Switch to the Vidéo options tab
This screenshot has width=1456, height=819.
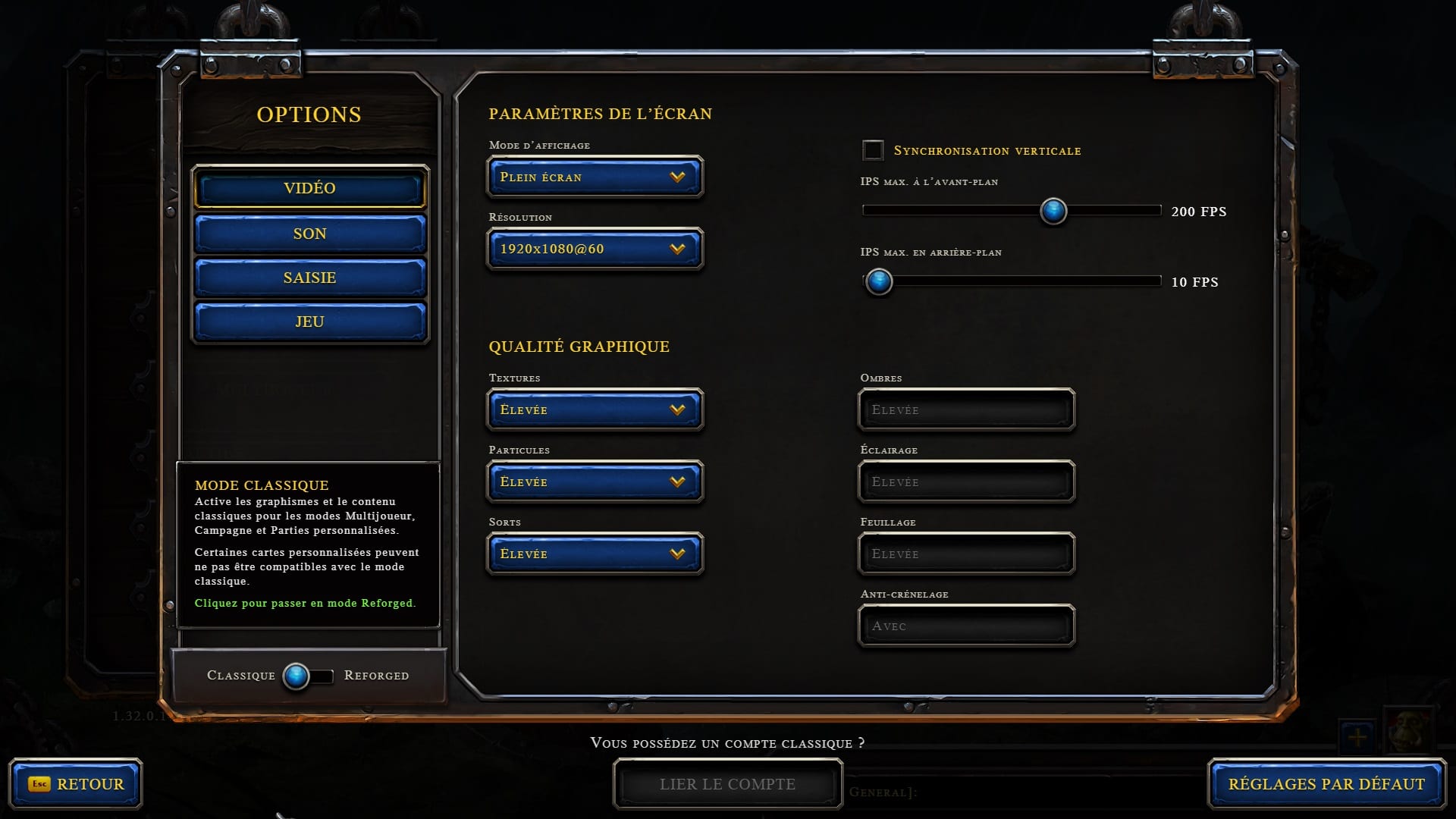click(309, 188)
